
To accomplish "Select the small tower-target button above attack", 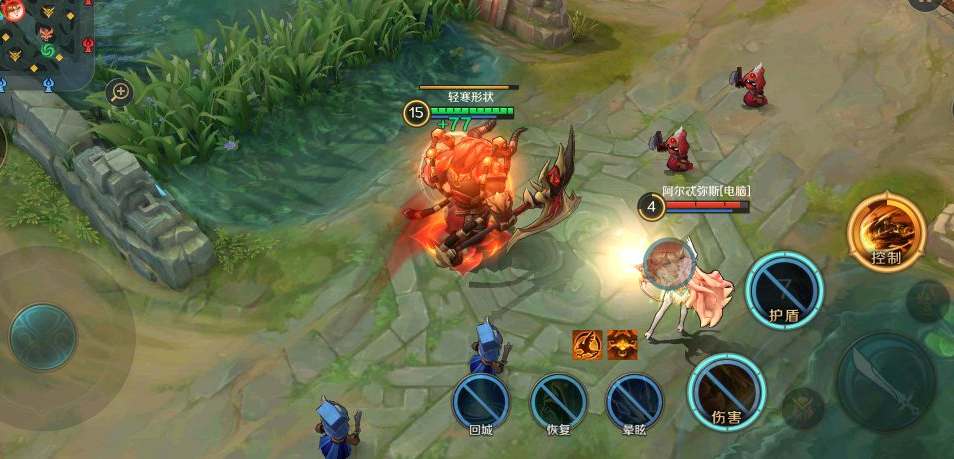I will (x=927, y=300).
